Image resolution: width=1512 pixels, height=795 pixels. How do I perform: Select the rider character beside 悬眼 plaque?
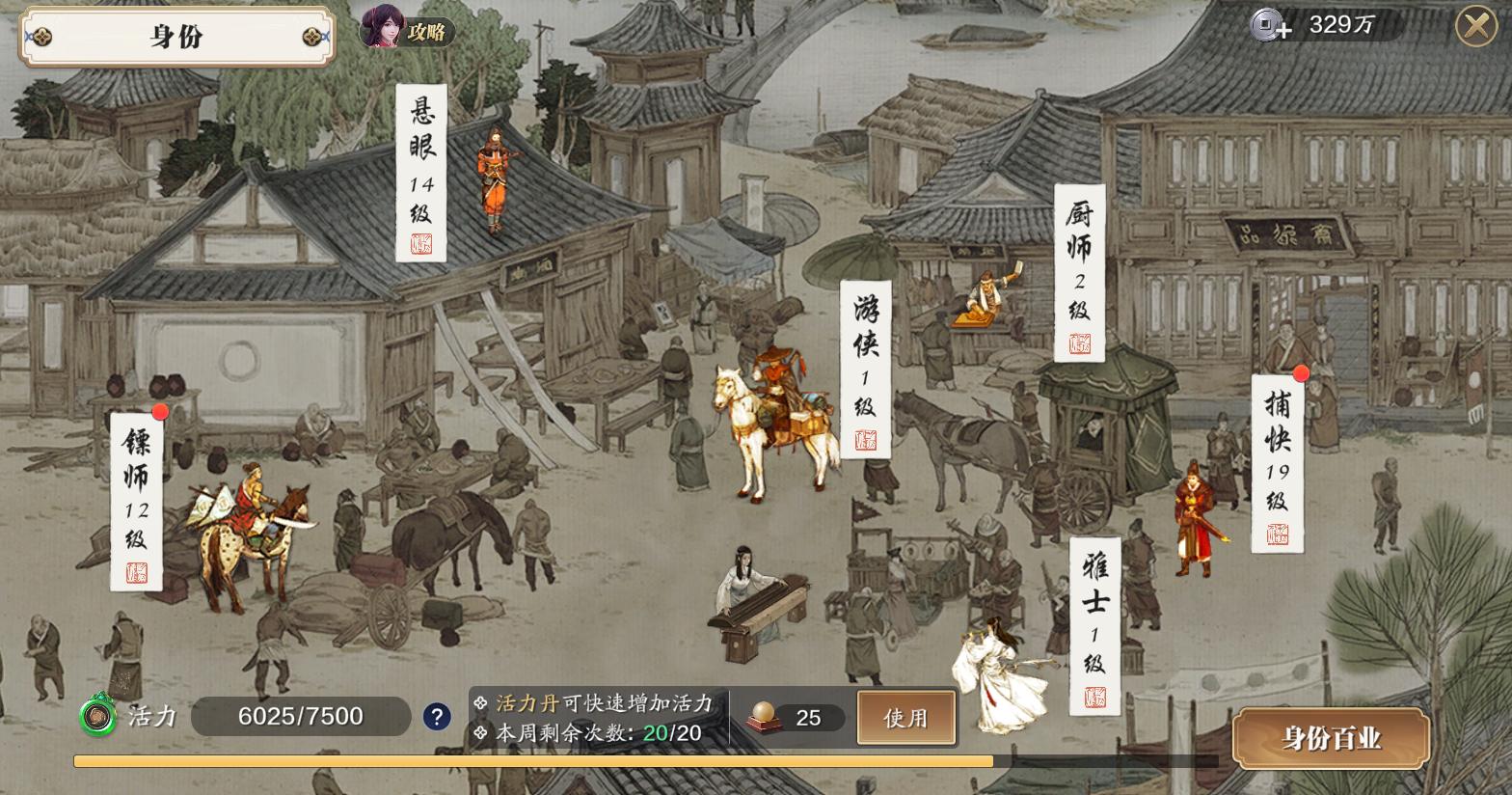493,178
